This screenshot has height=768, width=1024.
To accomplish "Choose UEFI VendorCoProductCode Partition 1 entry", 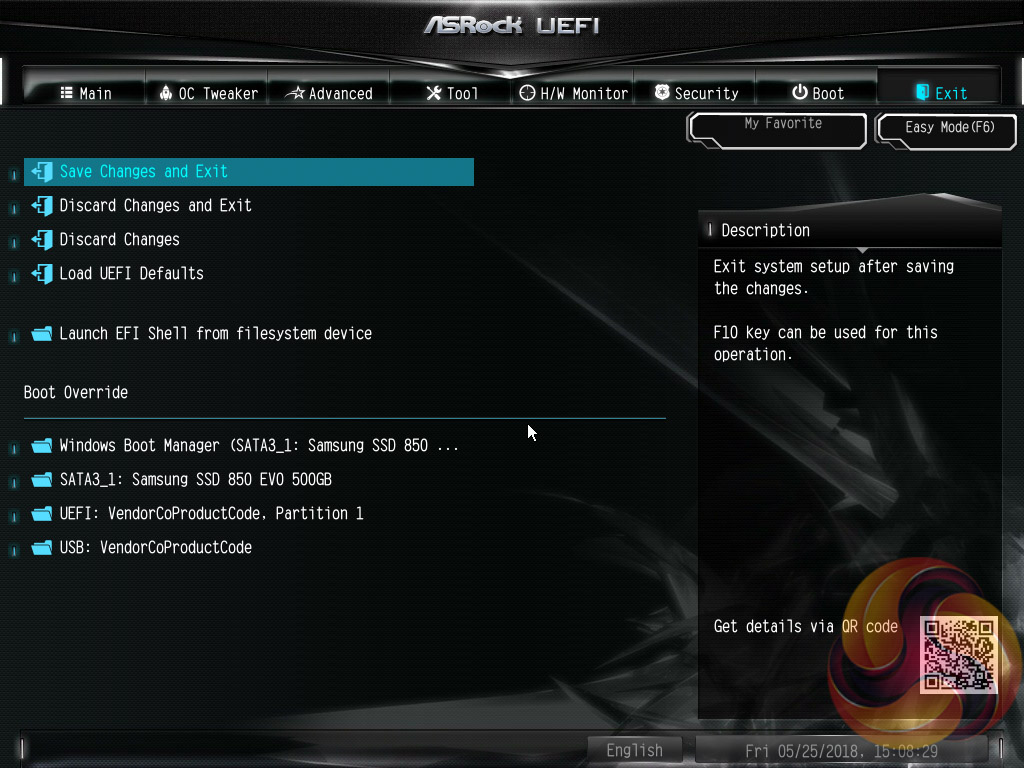I will (211, 513).
